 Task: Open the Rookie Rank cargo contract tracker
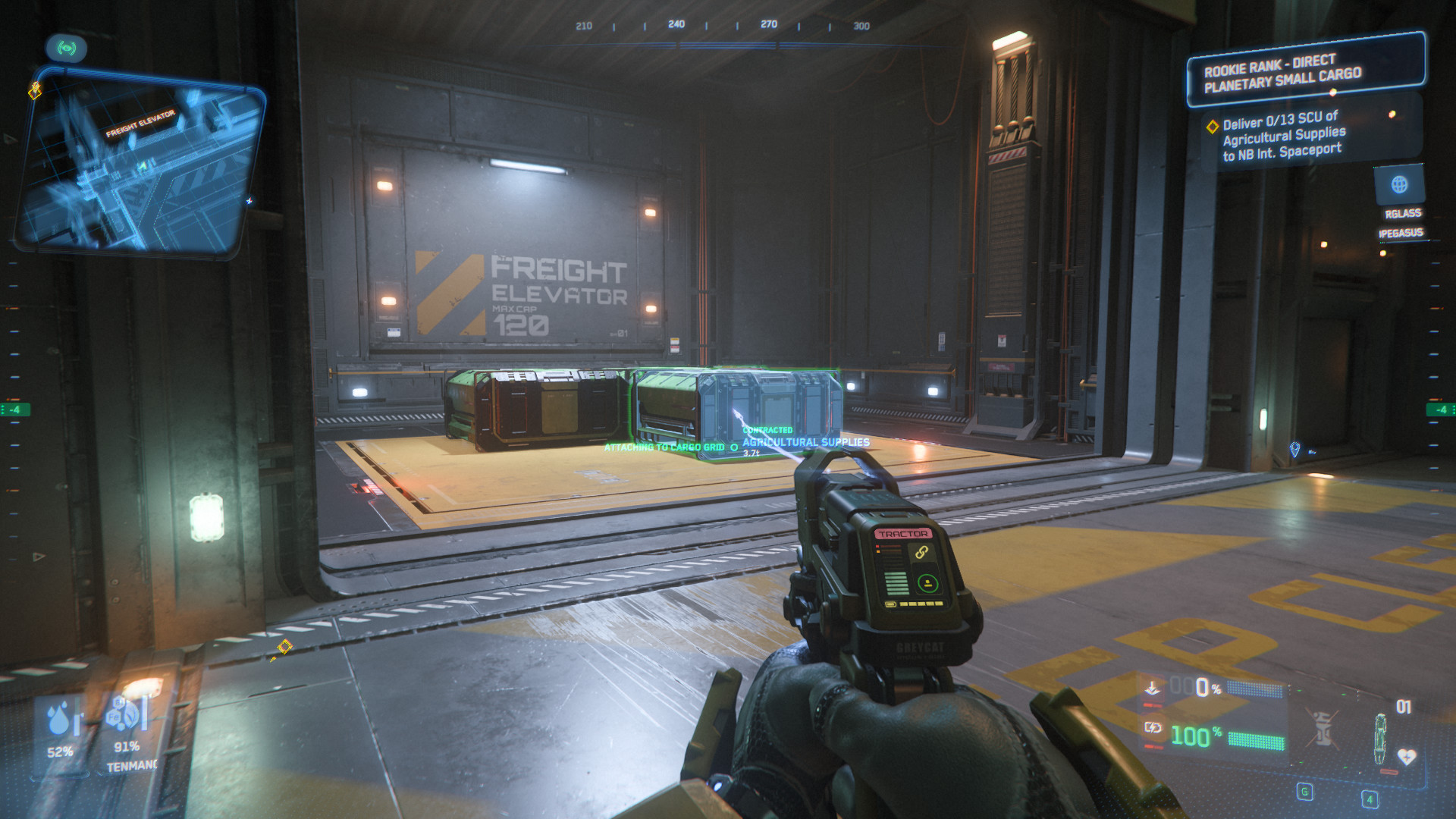1304,69
